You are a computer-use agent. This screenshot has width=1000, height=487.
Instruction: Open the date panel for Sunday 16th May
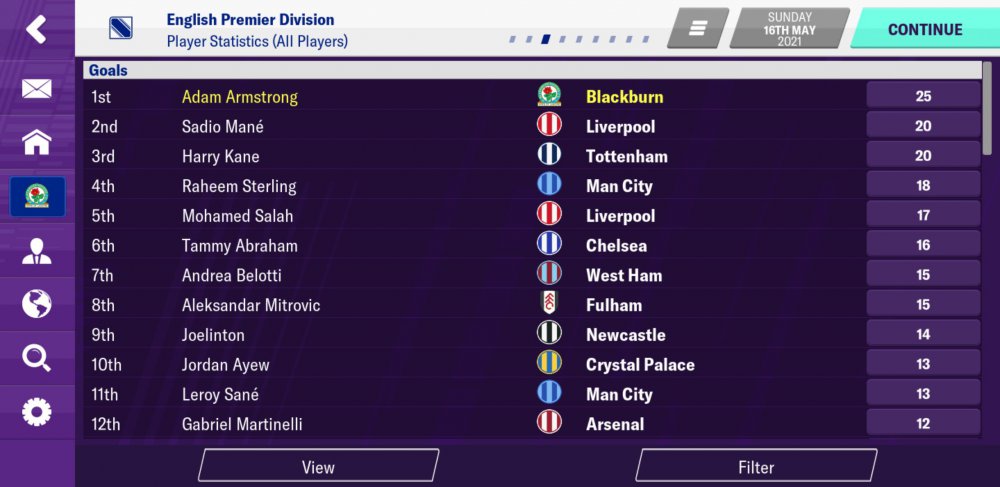[790, 29]
